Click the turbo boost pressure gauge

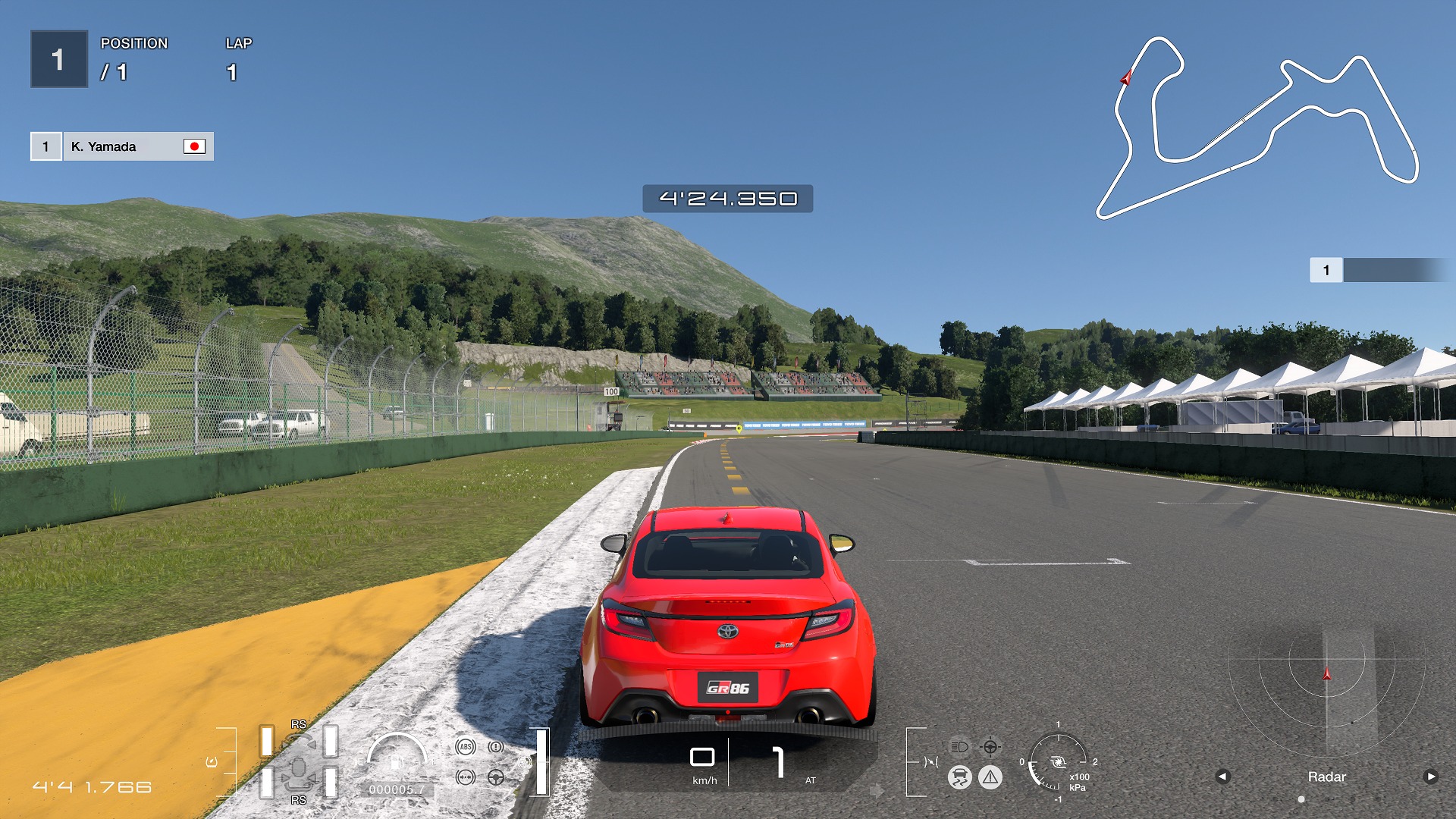(1059, 762)
